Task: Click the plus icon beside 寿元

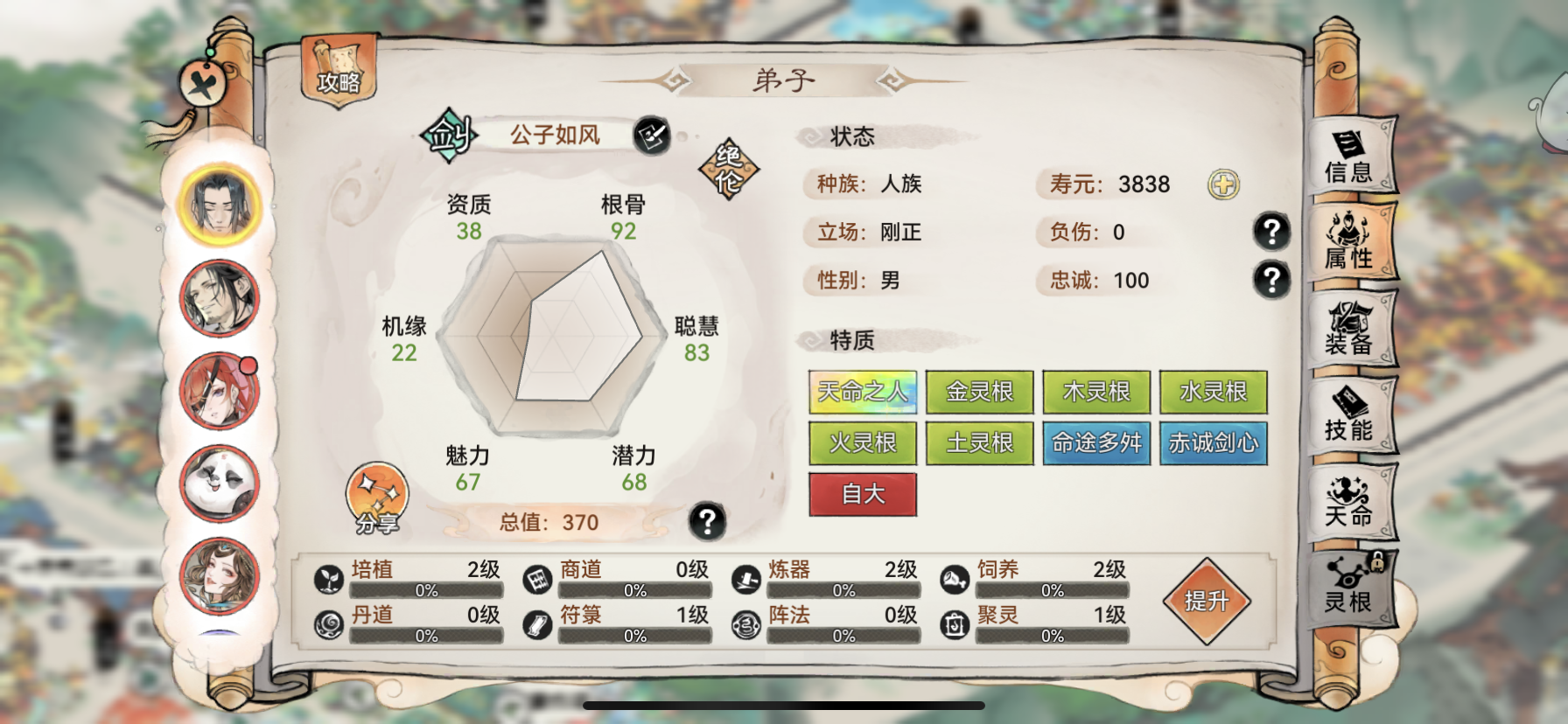Action: coord(1224,184)
